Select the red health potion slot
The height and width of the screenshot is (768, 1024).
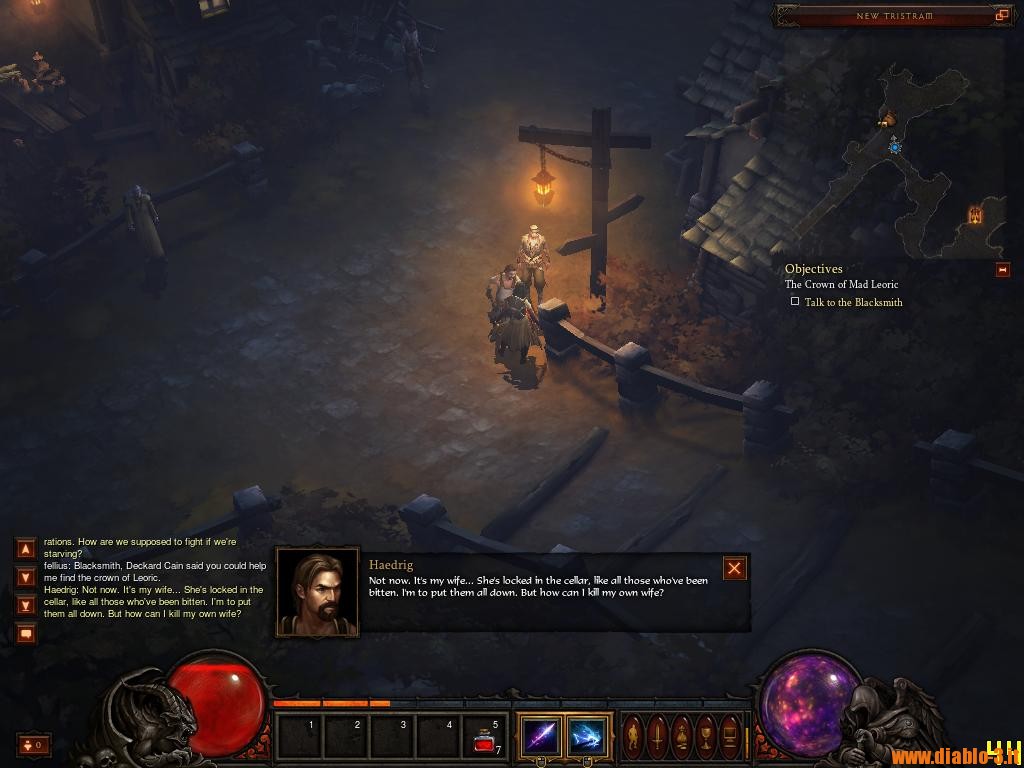coord(487,738)
